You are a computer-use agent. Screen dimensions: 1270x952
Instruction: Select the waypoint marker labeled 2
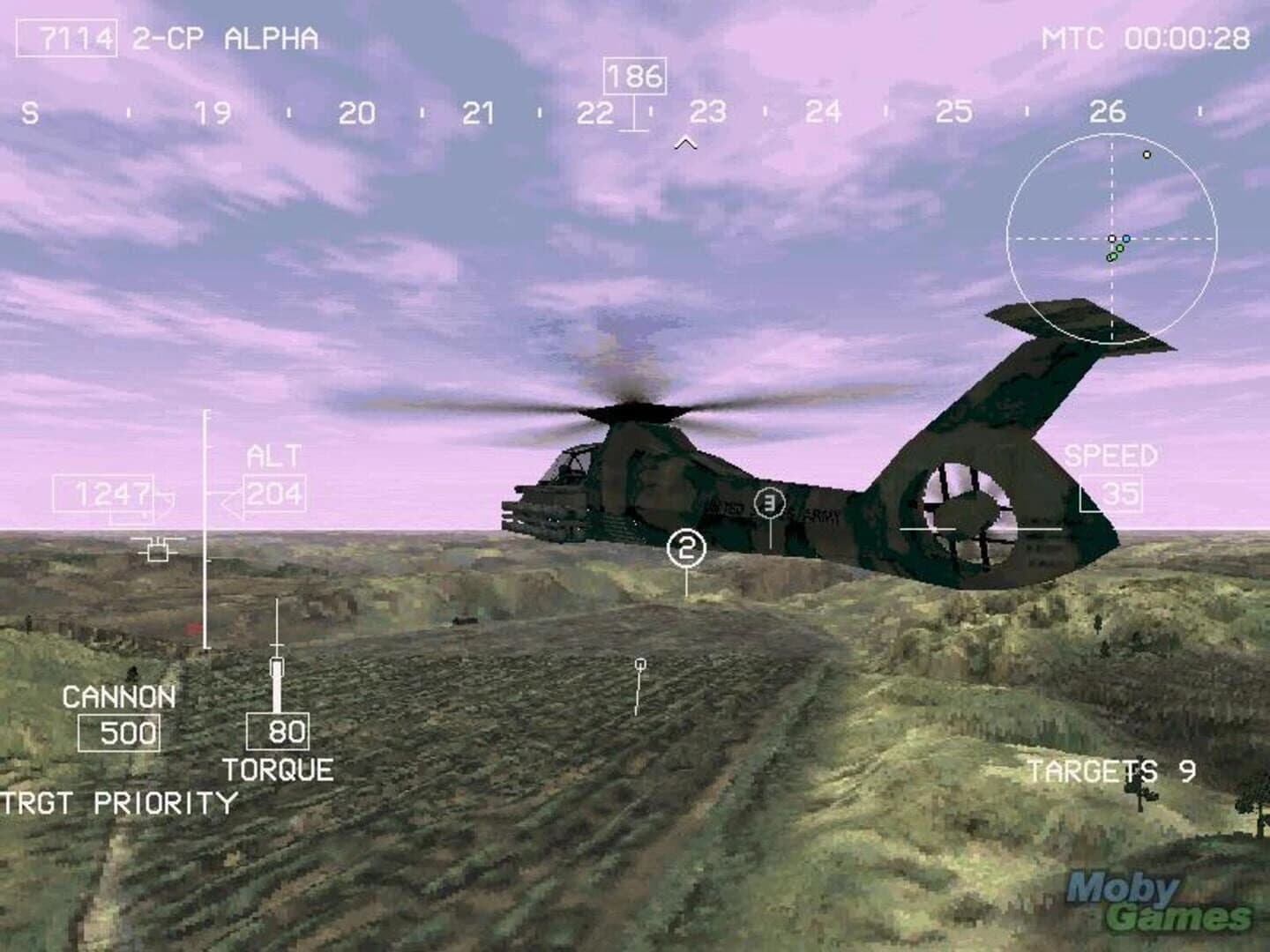[686, 548]
